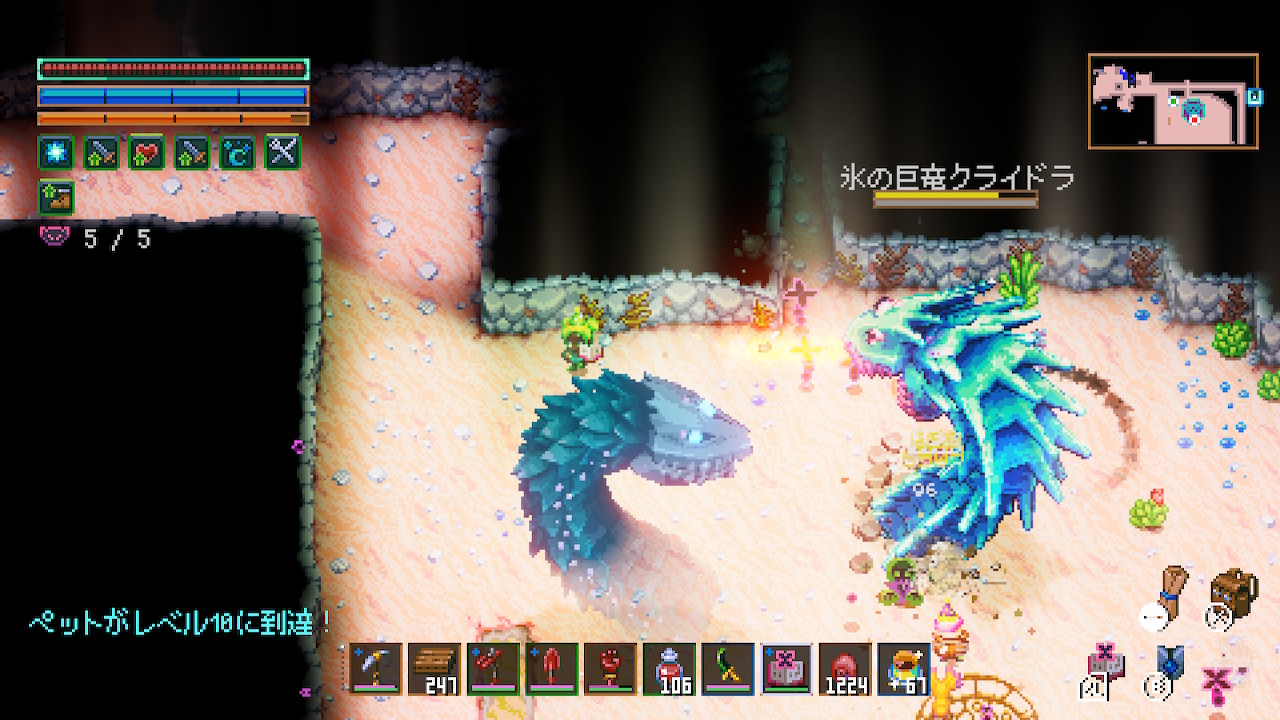
Task: Choose the red fist trophy slot
Action: click(610, 667)
